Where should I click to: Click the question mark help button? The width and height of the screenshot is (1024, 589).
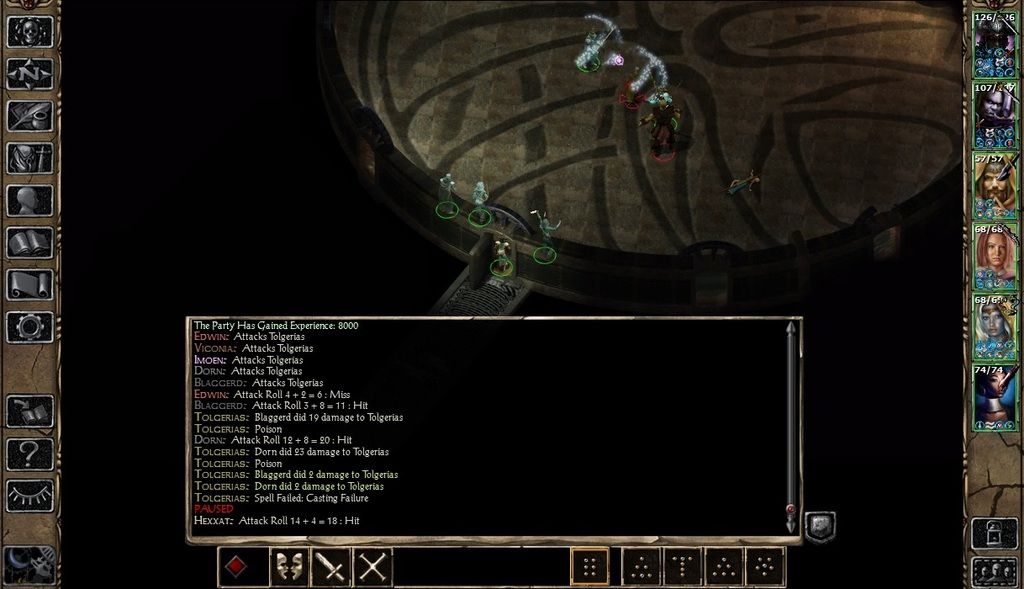[x=29, y=453]
